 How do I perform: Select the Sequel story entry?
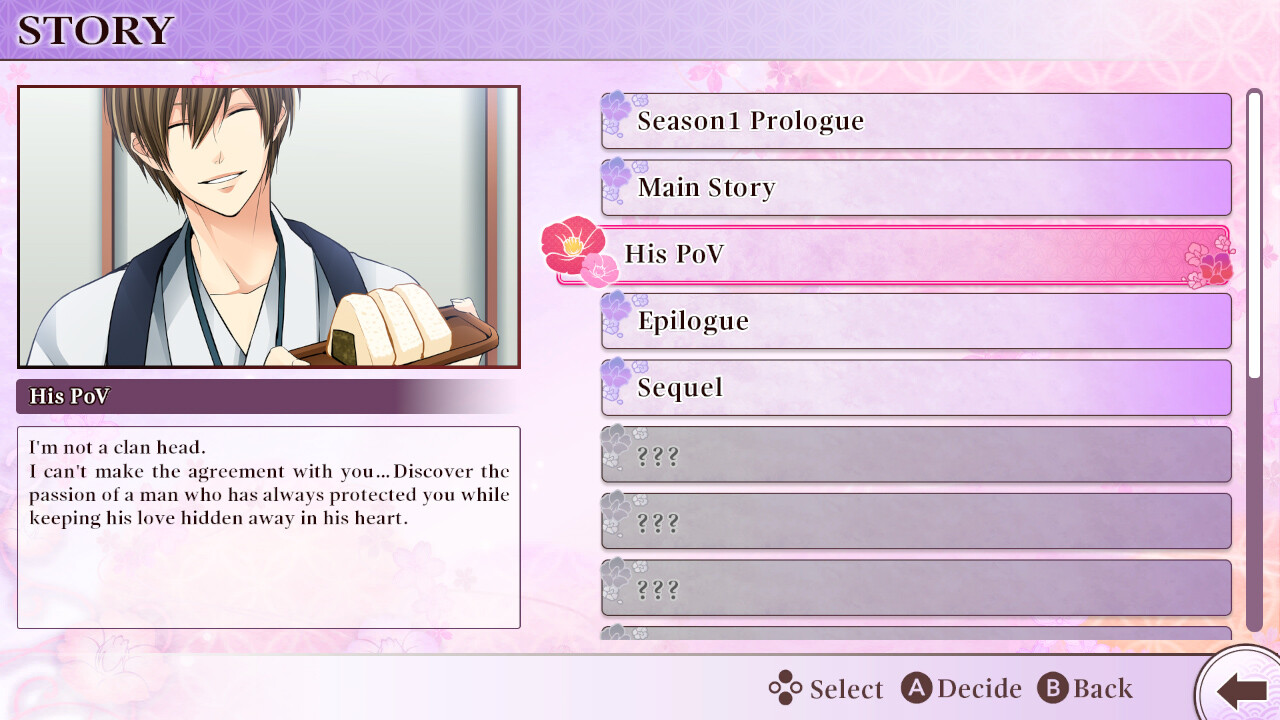point(915,388)
